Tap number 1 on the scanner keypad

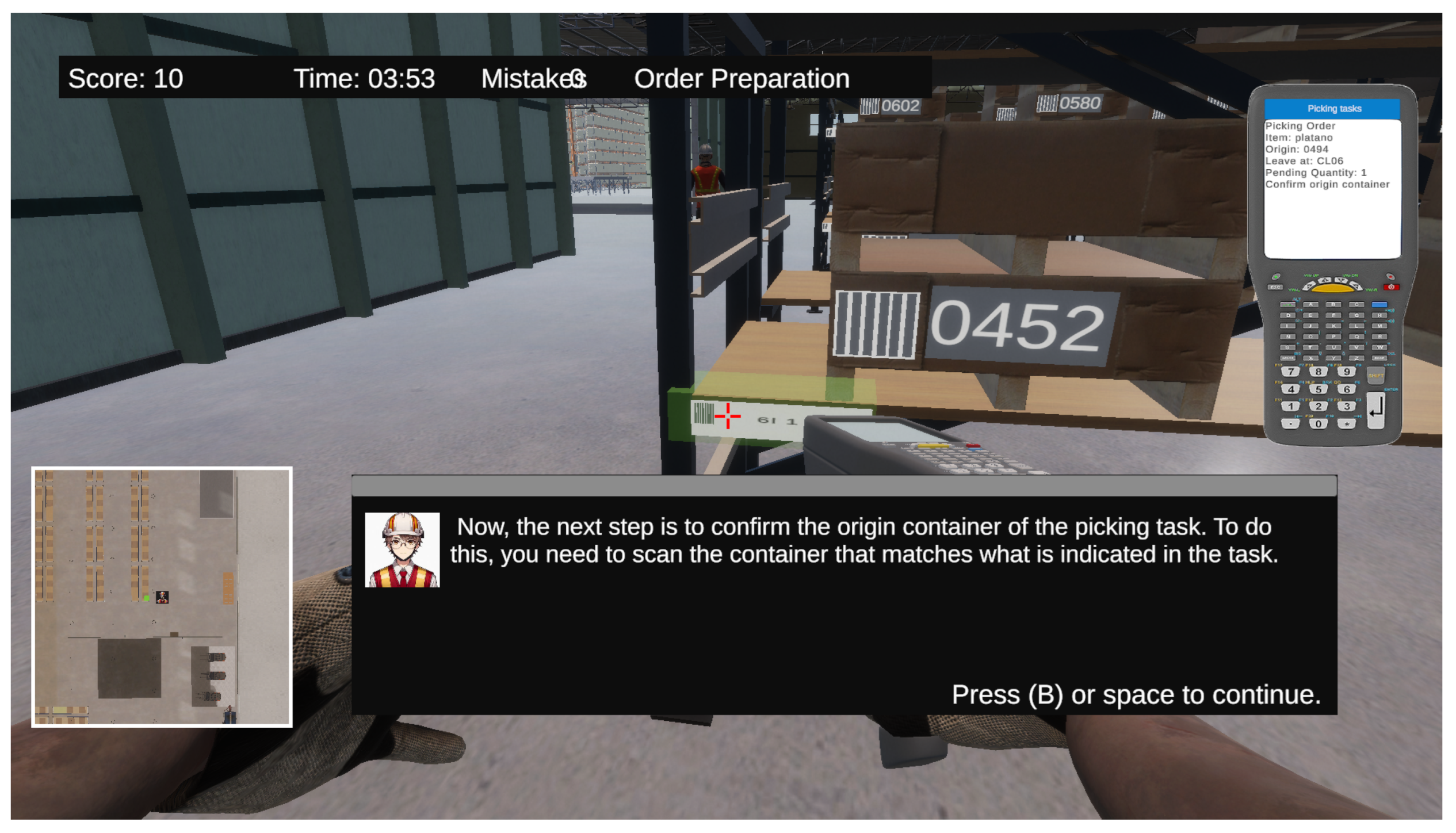(x=1290, y=406)
